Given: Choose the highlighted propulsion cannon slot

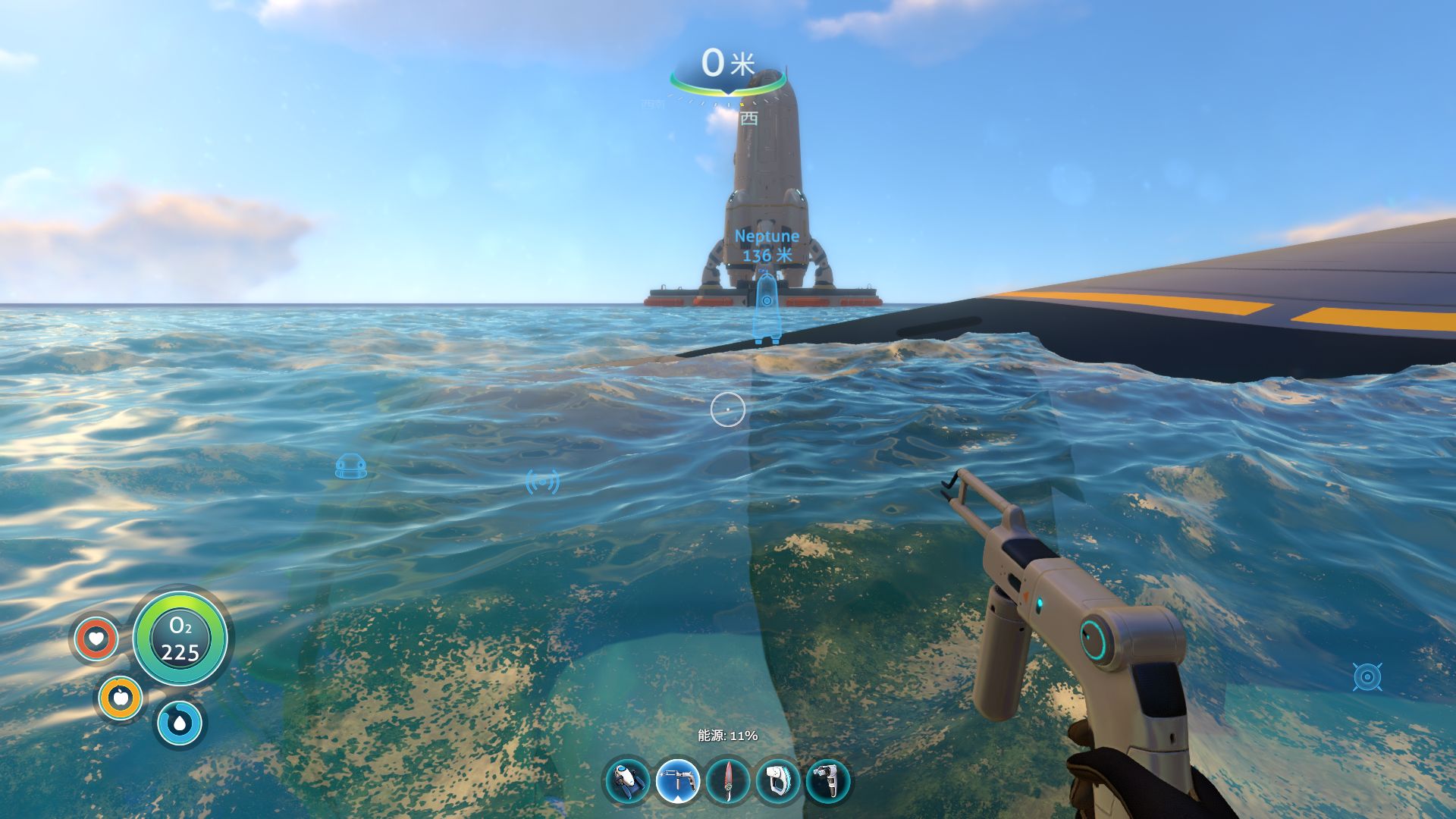Looking at the screenshot, I should click(x=677, y=781).
